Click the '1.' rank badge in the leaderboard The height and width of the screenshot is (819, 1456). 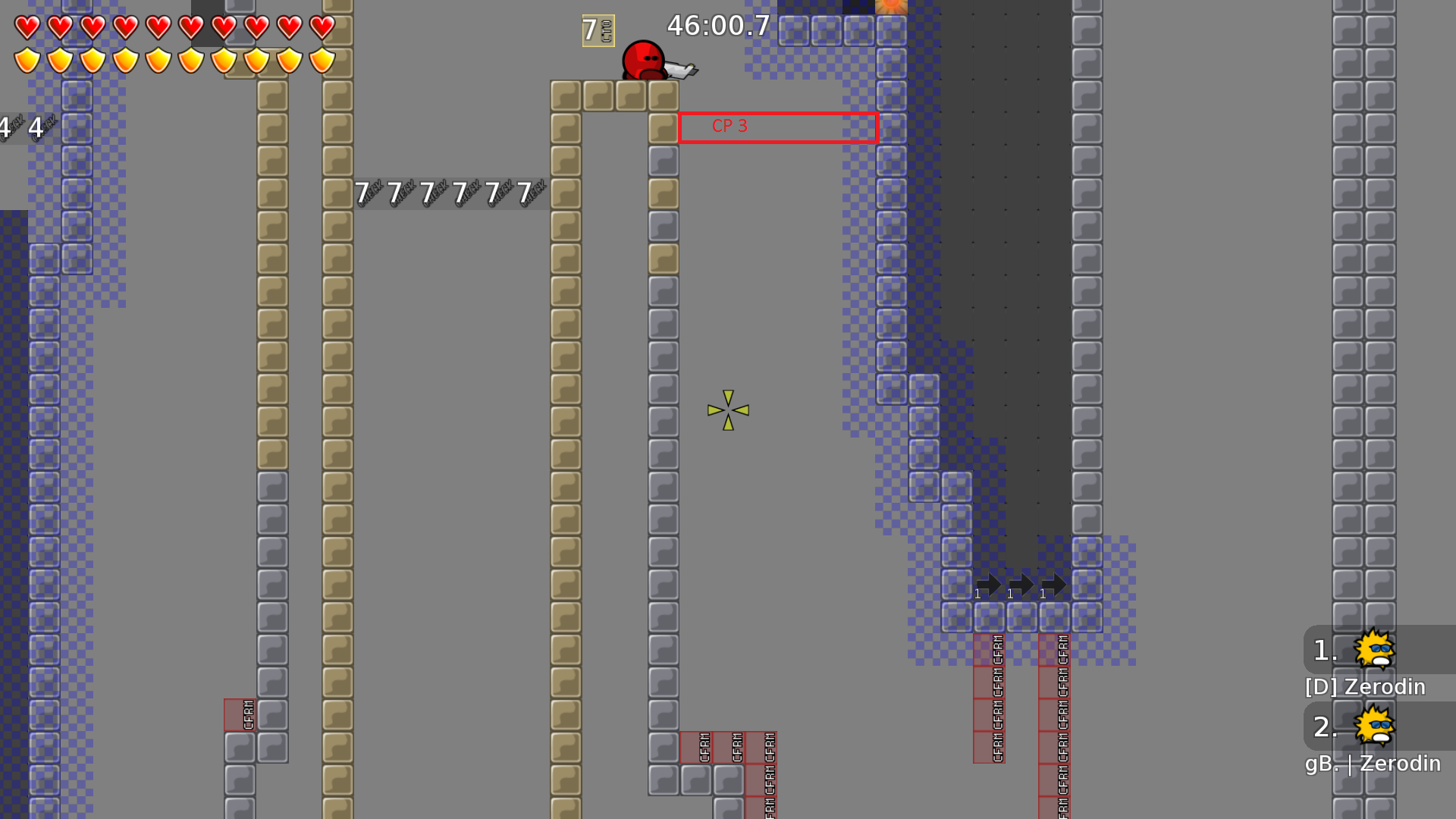(1323, 650)
